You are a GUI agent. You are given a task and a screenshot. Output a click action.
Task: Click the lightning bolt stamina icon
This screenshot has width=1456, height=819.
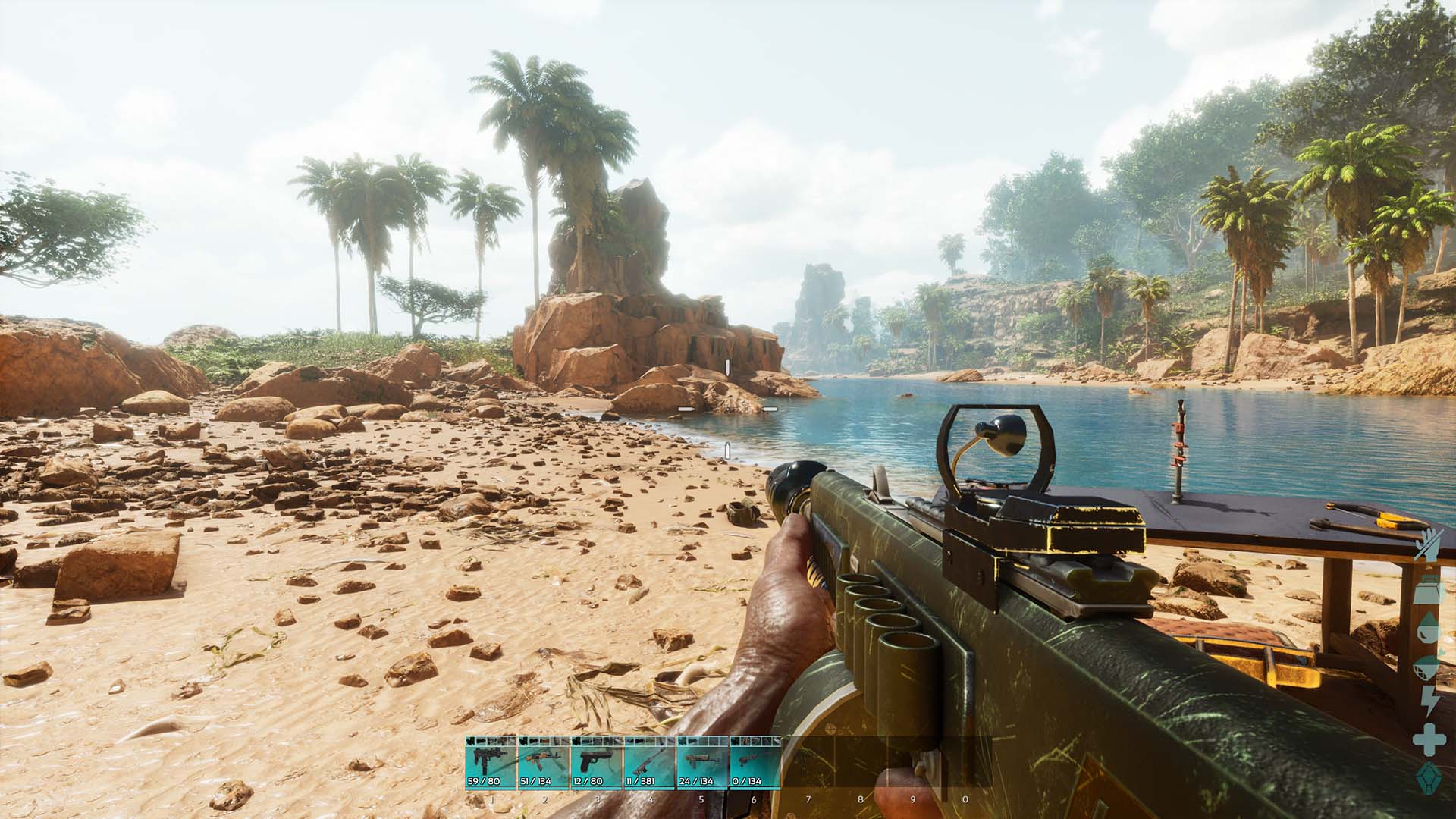click(1429, 701)
